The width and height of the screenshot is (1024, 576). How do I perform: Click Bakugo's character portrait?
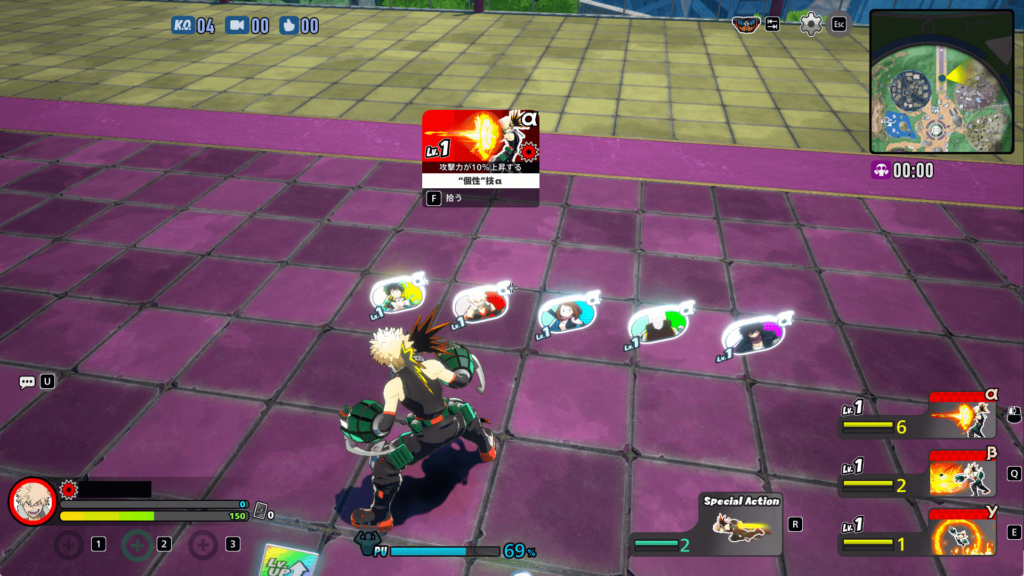pyautogui.click(x=33, y=502)
